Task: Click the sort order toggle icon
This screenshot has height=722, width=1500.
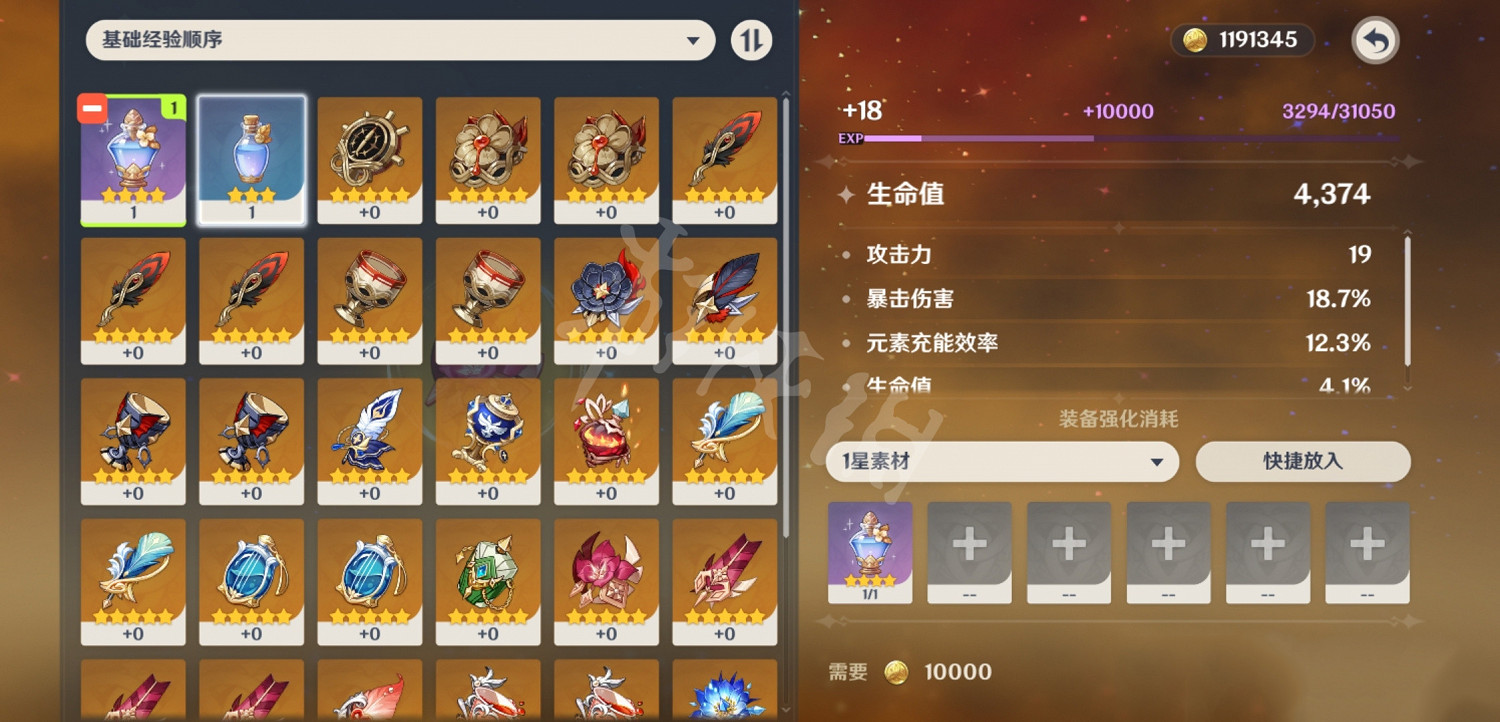Action: pyautogui.click(x=751, y=40)
